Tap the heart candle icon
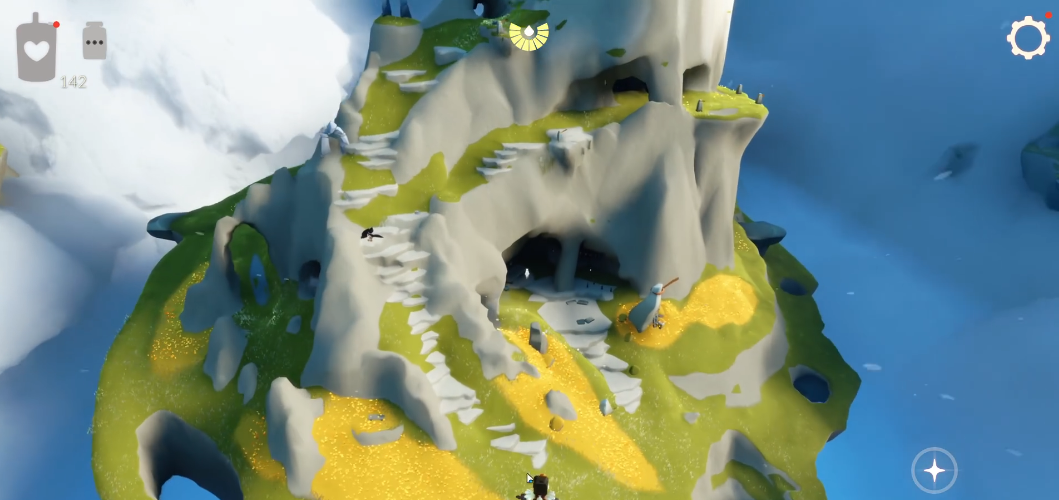This screenshot has width=1059, height=500. coord(37,50)
